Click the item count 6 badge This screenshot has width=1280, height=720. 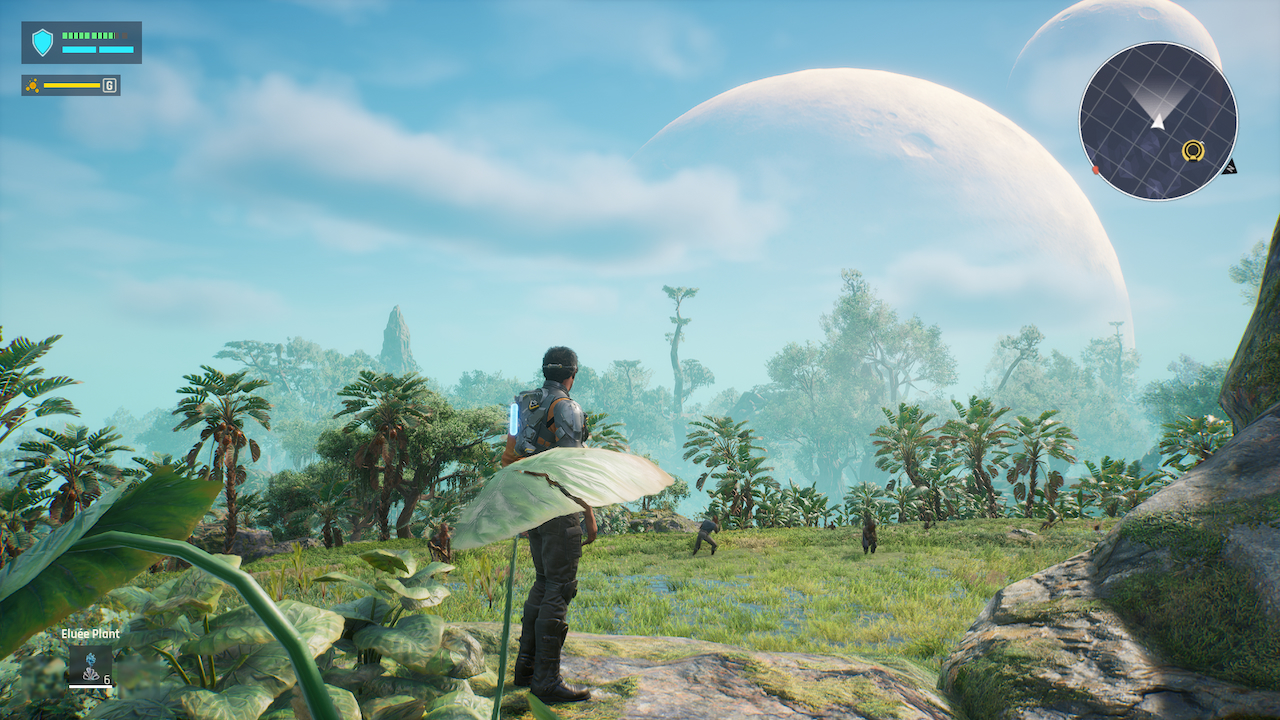[x=106, y=680]
